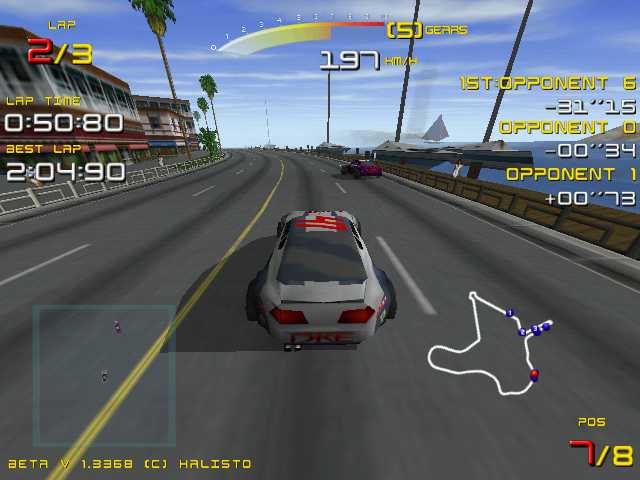Choose Opponent 0 in the standings list
This screenshot has height=480, width=640.
566,128
